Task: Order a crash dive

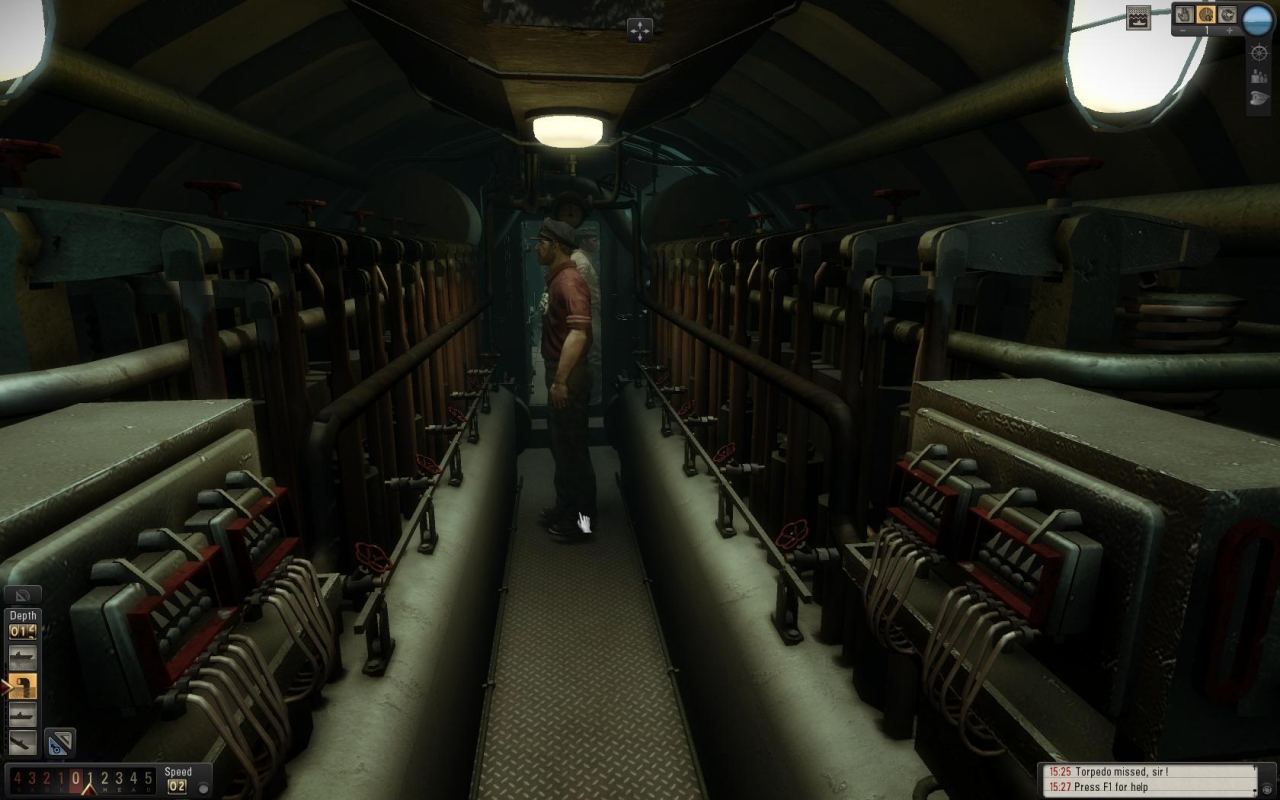Action: click(x=22, y=742)
